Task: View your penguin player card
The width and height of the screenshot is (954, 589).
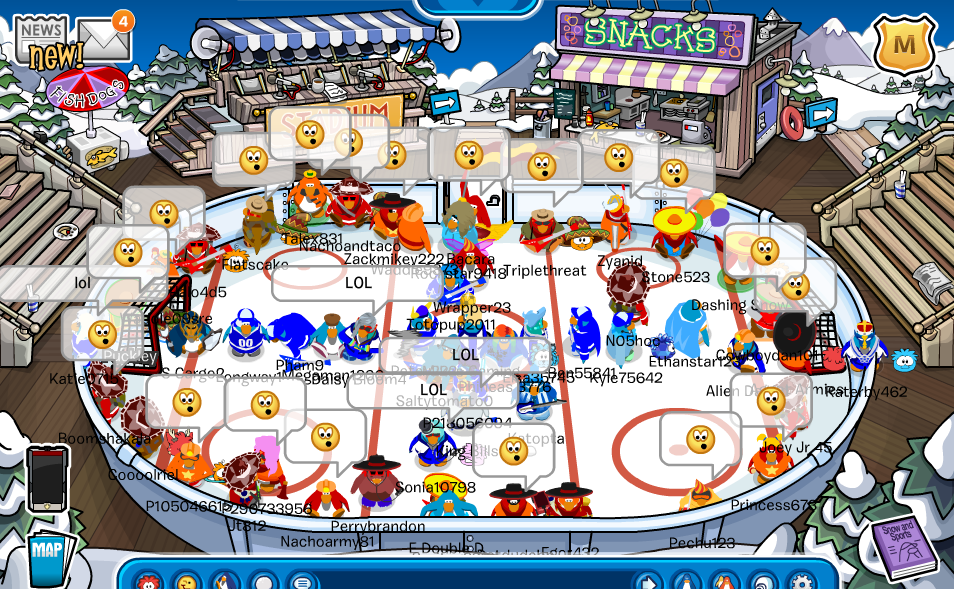Action: click(x=686, y=581)
